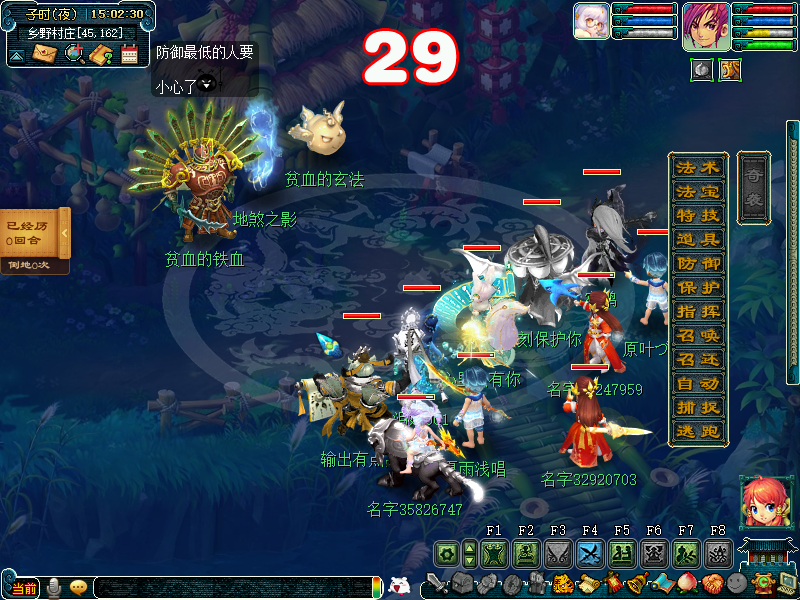Open the 道具 items command

[697, 240]
